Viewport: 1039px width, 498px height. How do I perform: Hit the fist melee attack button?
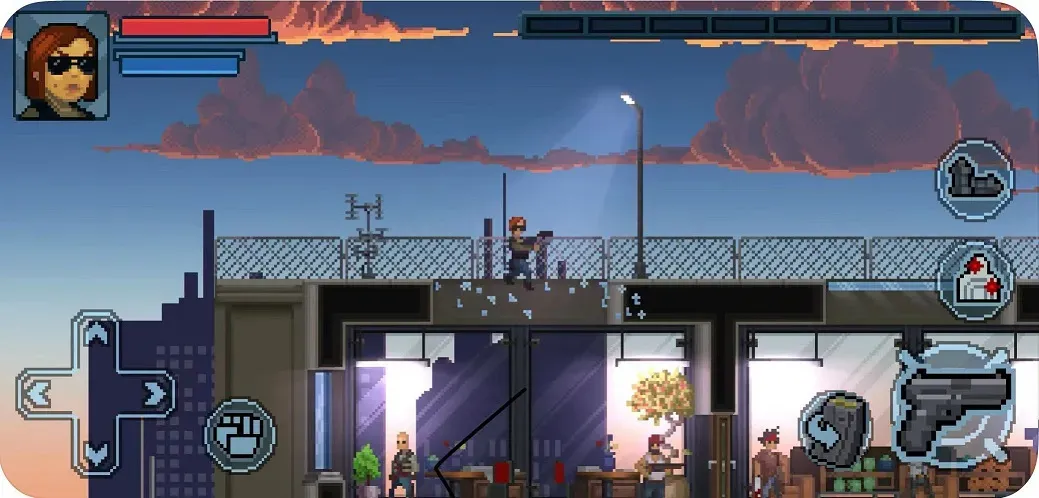click(240, 436)
